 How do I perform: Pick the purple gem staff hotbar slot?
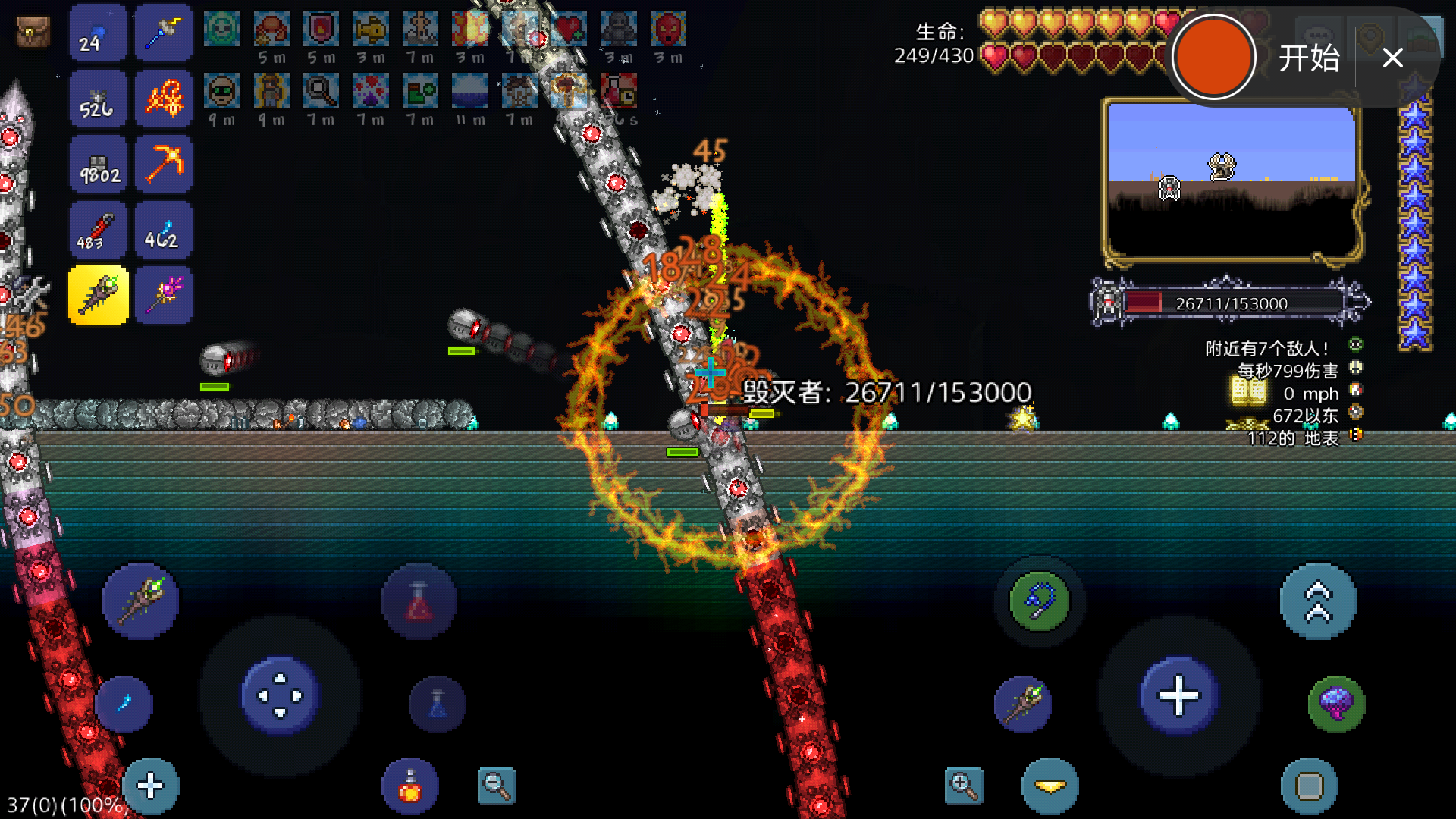pyautogui.click(x=164, y=296)
